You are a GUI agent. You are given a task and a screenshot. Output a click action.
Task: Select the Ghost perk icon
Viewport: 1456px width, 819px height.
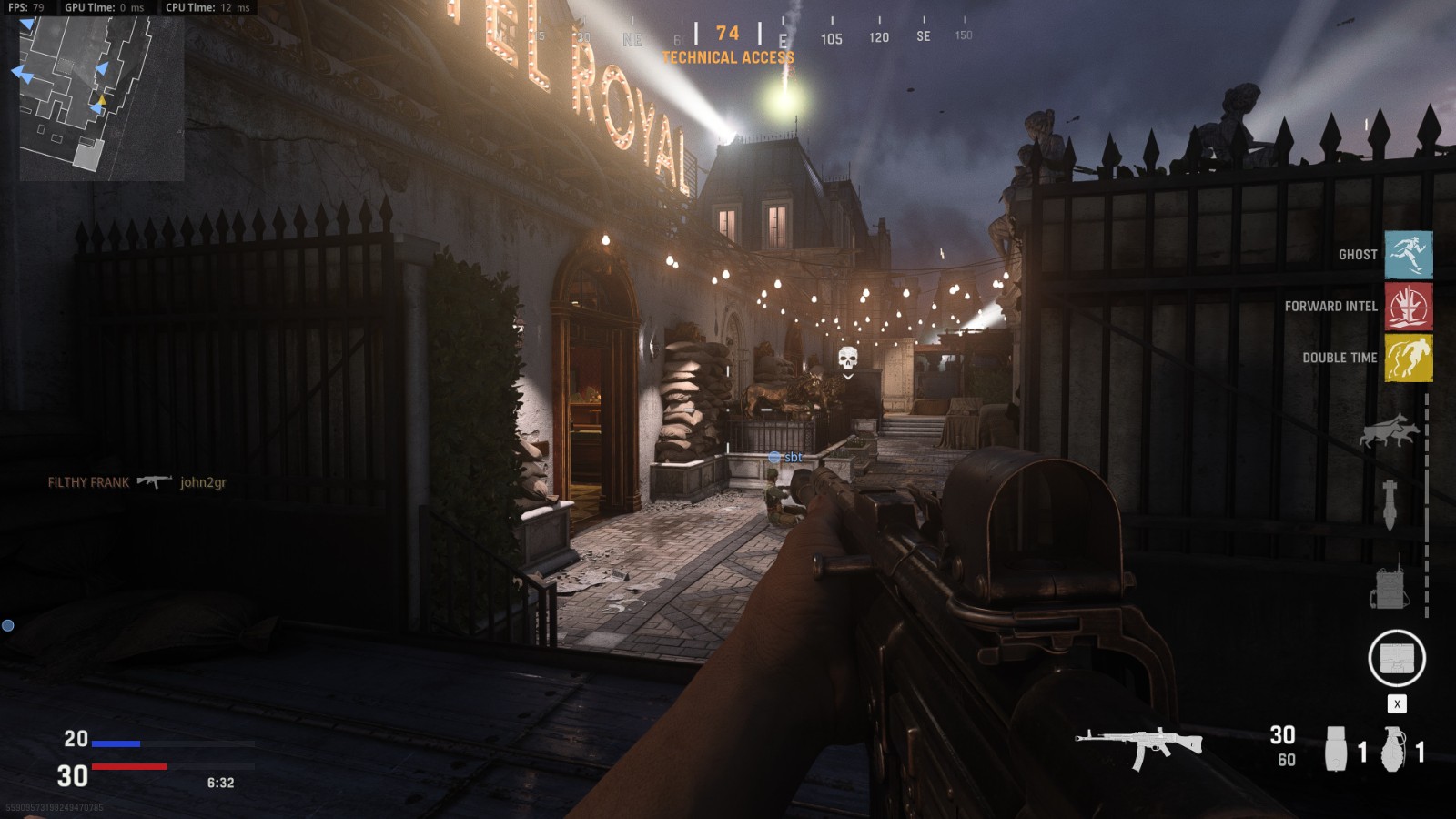click(1408, 255)
